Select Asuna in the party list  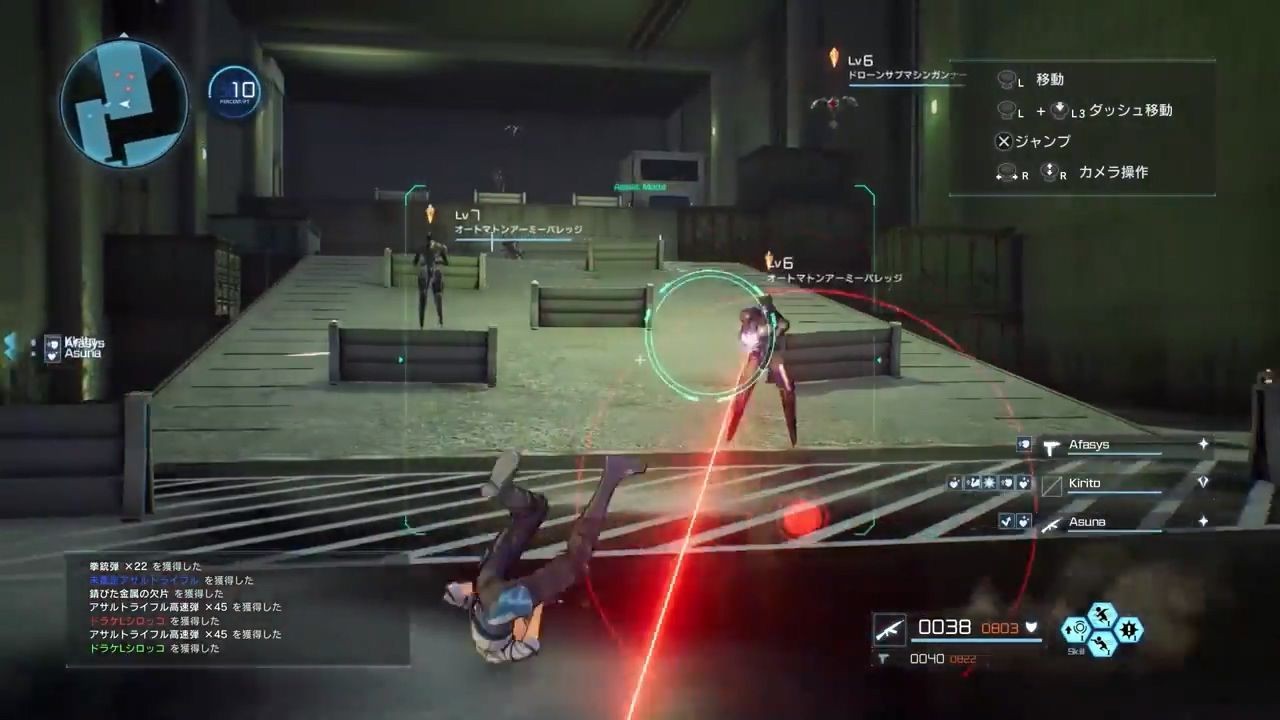click(1086, 522)
